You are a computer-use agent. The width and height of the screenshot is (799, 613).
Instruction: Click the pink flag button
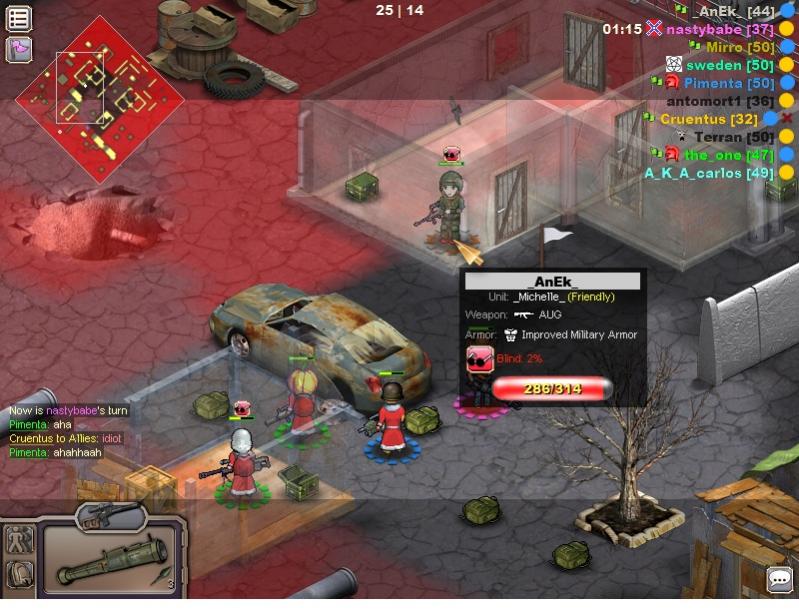point(19,48)
